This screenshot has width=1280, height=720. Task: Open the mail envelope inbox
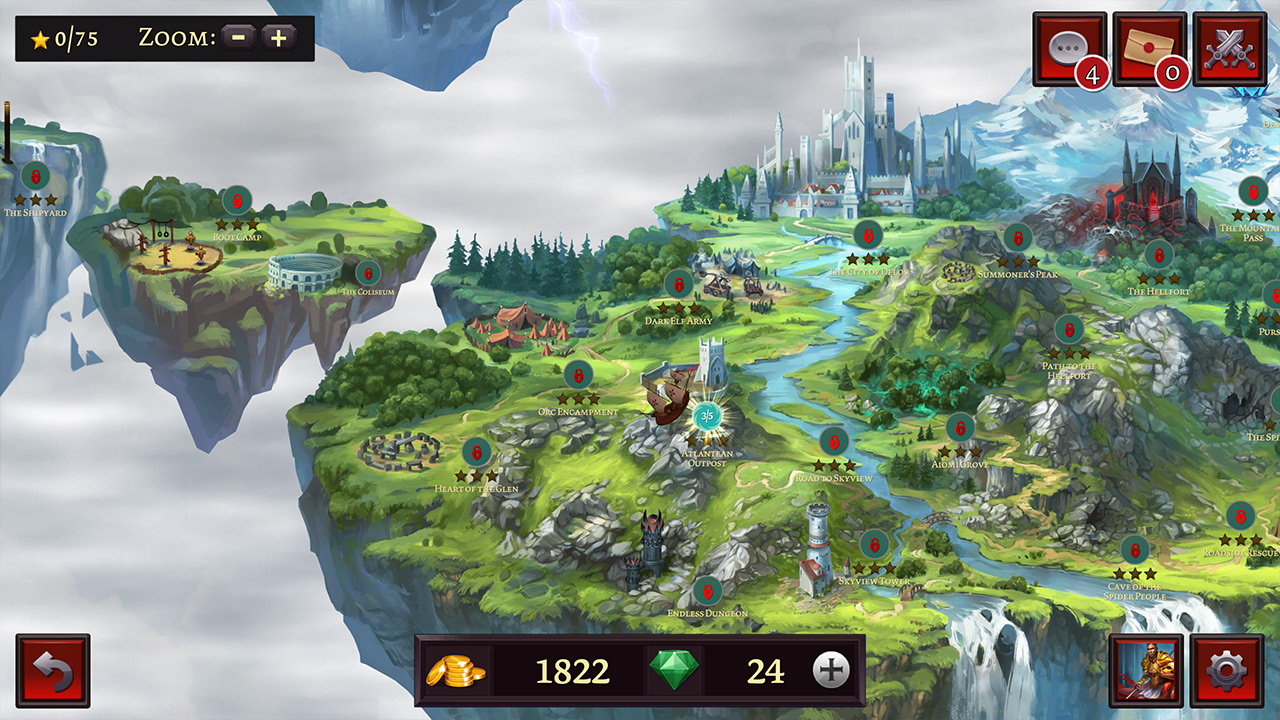(x=1149, y=49)
